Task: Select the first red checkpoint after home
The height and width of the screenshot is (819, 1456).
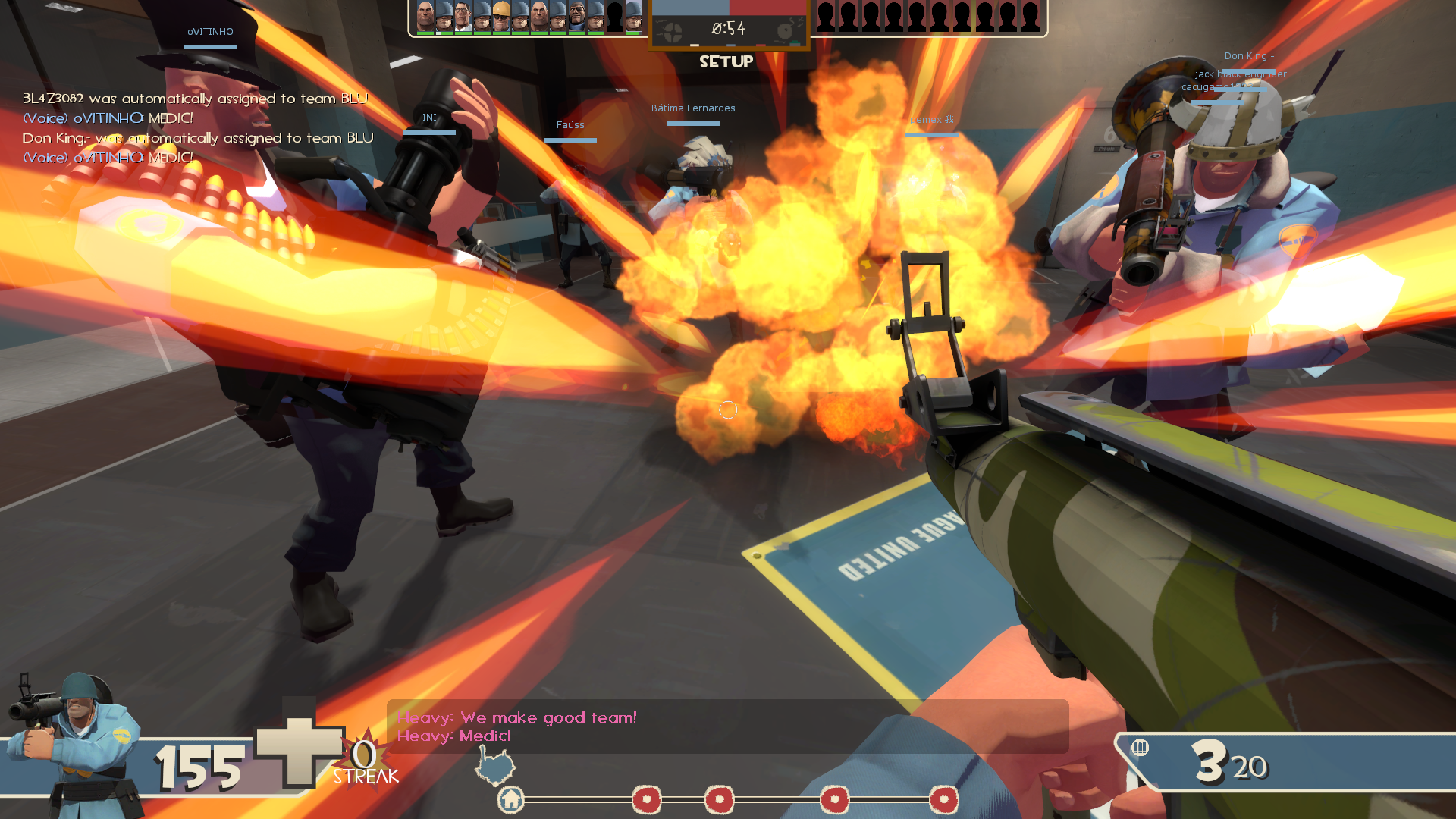Action: [647, 799]
